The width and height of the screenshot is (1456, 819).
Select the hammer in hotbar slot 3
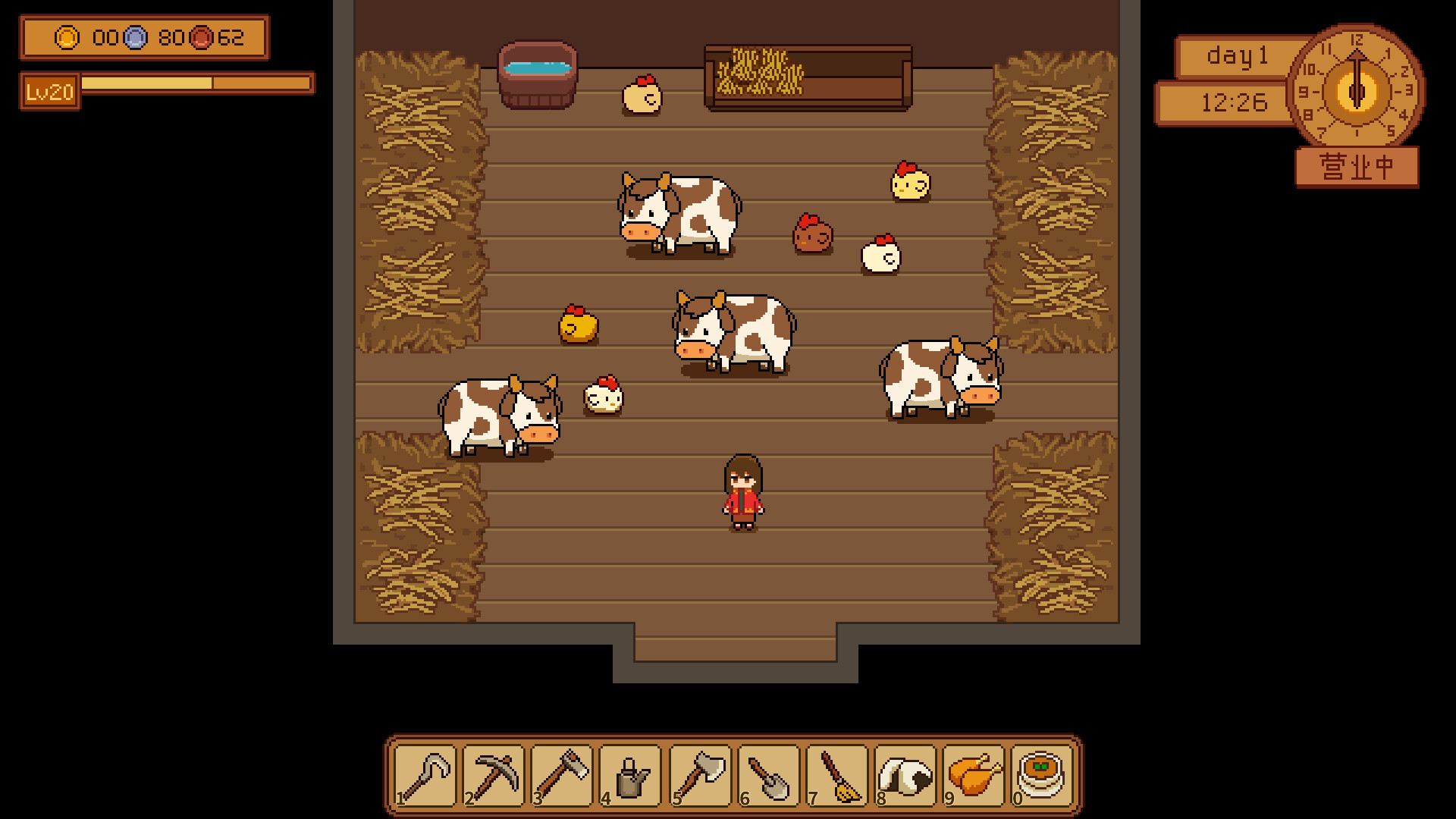tap(563, 777)
